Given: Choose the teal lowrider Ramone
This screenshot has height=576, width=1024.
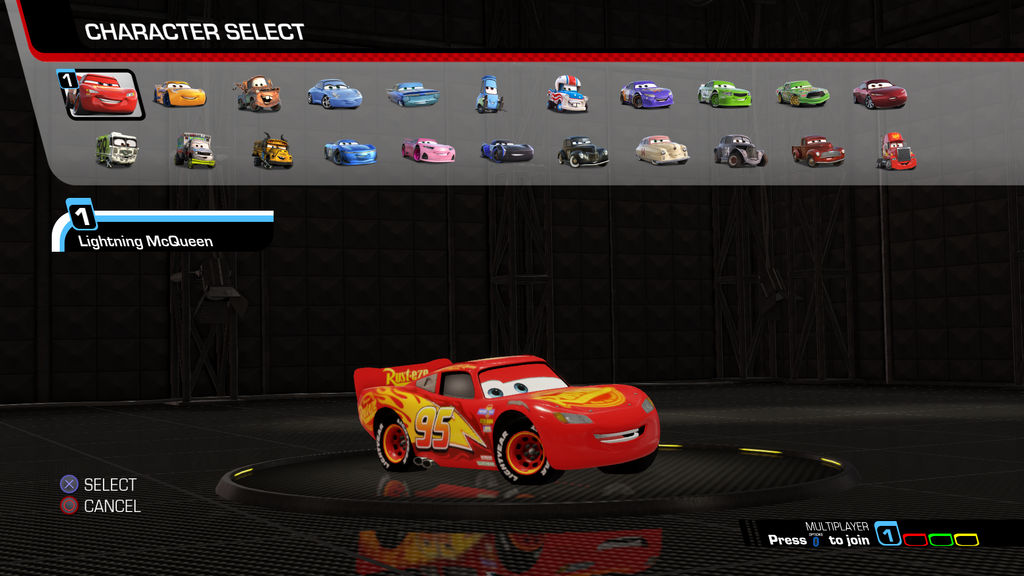Looking at the screenshot, I should [412, 95].
